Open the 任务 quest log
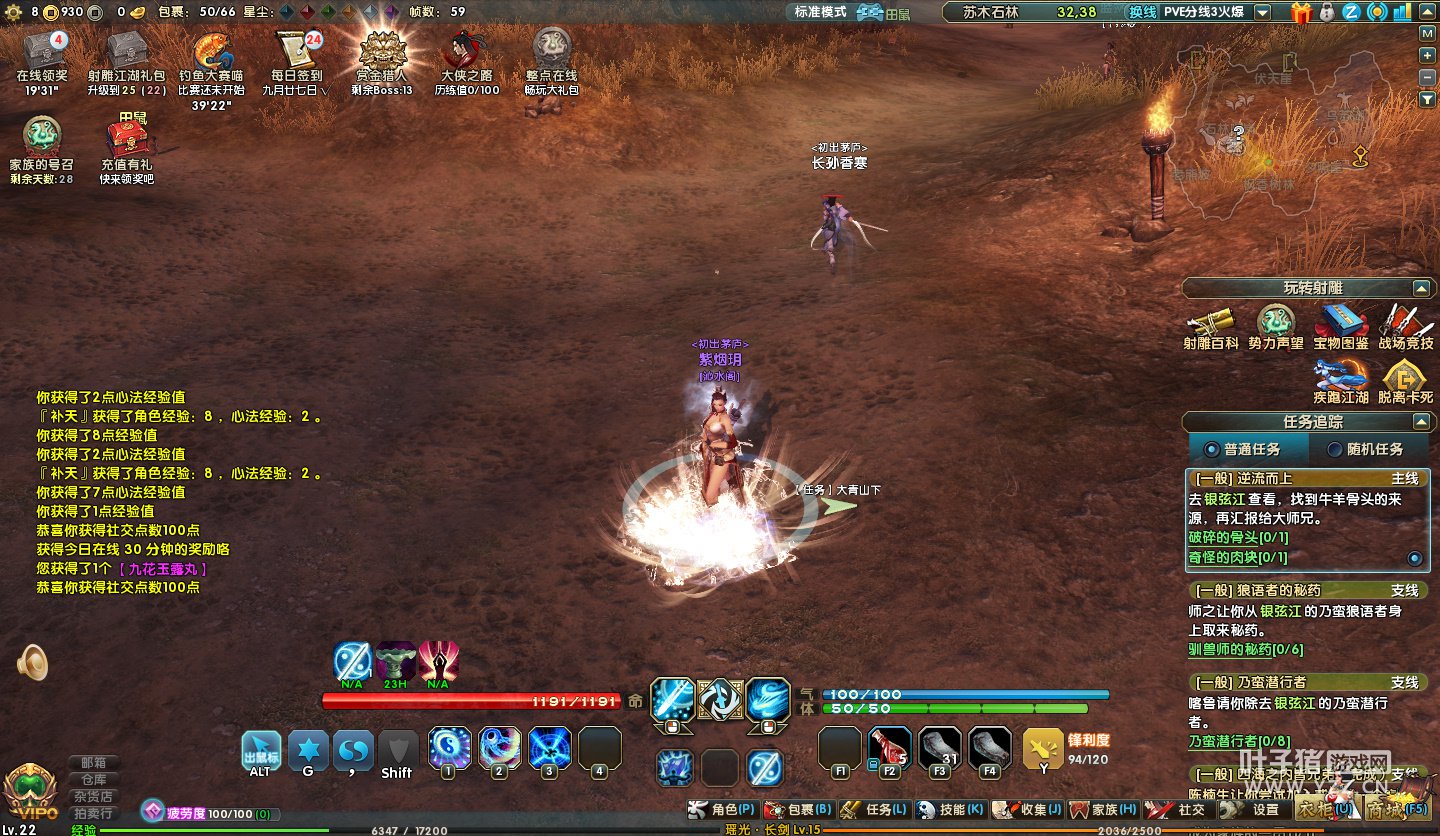This screenshot has height=836, width=1440. tap(874, 809)
